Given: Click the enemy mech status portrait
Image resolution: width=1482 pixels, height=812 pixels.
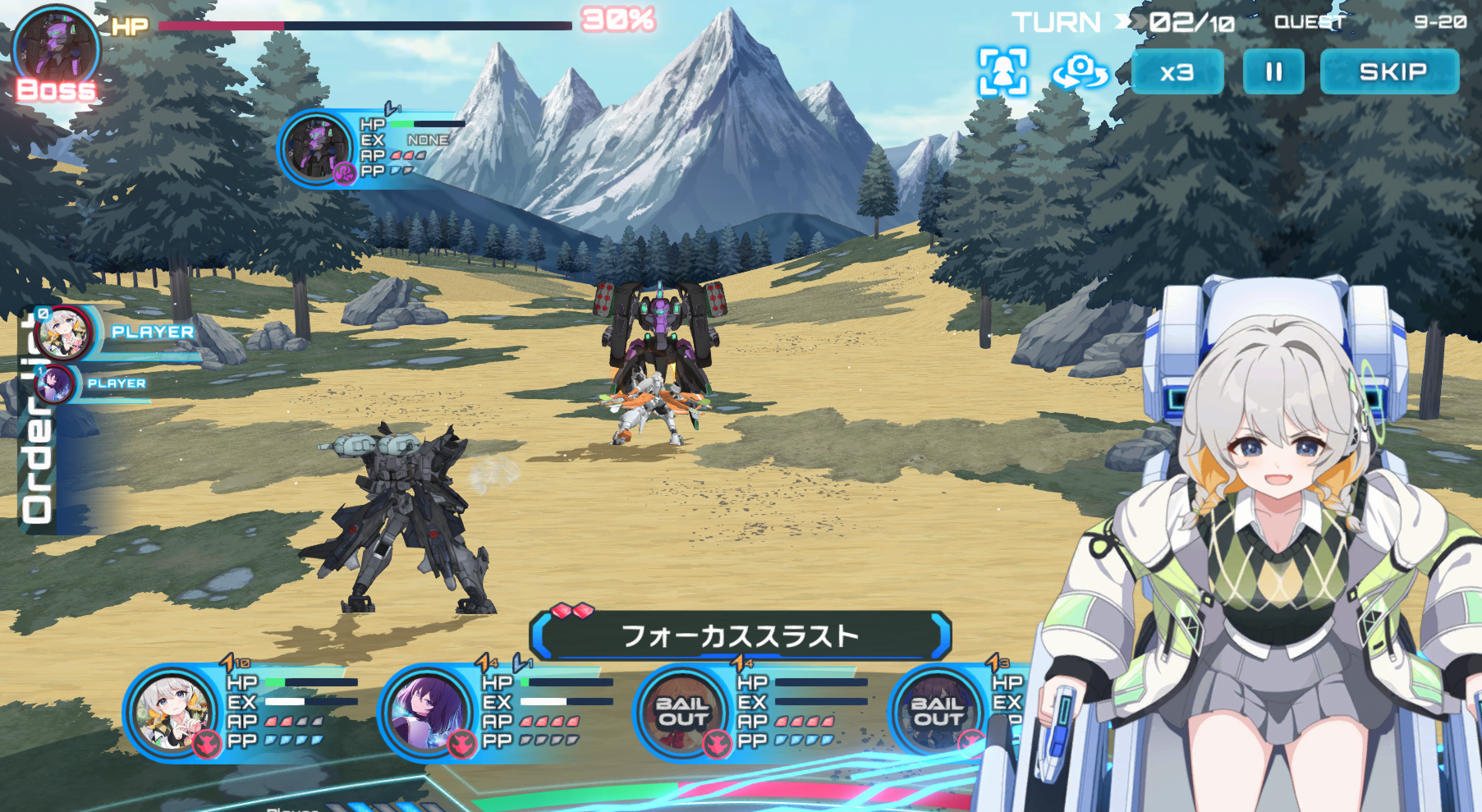Looking at the screenshot, I should [318, 149].
